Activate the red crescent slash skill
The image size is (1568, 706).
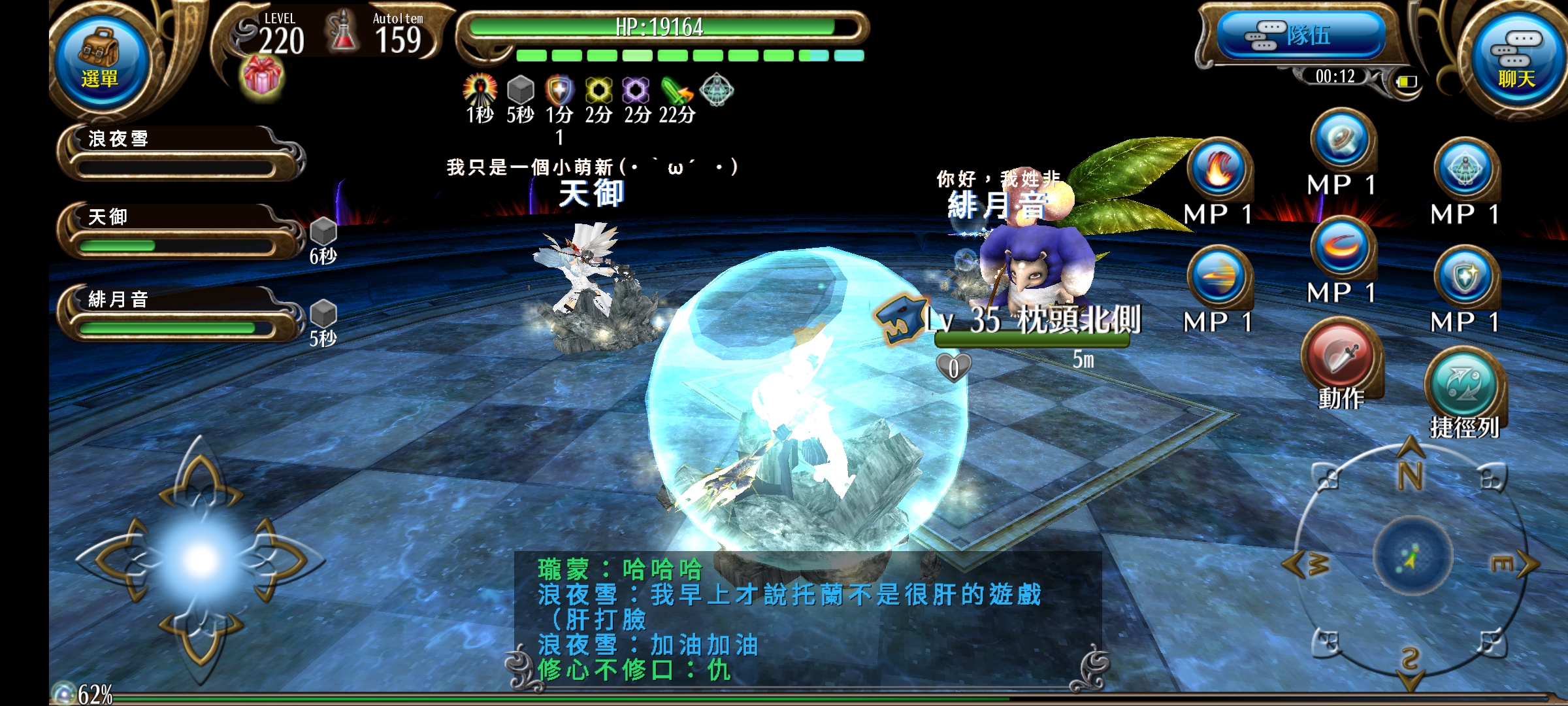(1342, 247)
